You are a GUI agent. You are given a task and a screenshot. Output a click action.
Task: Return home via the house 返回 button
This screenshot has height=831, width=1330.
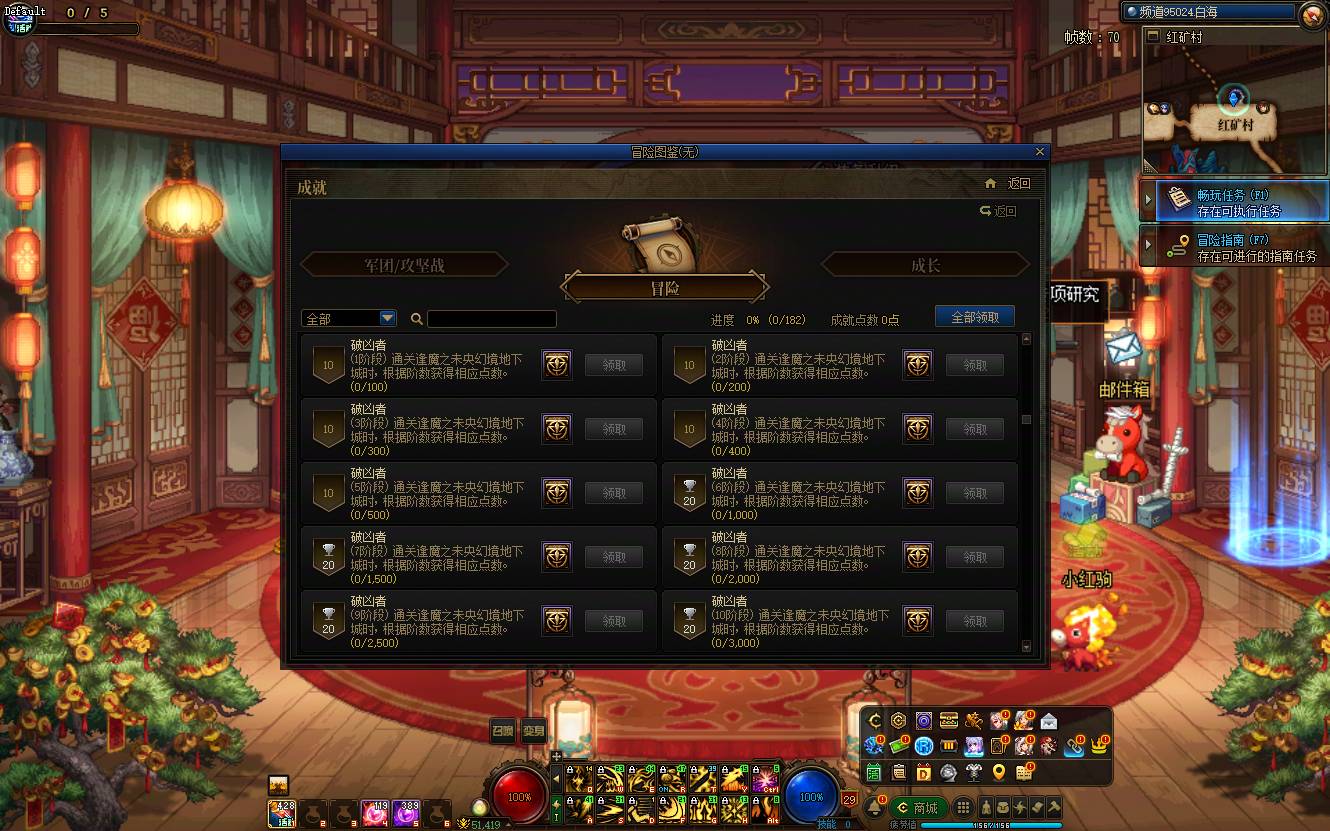click(1007, 184)
